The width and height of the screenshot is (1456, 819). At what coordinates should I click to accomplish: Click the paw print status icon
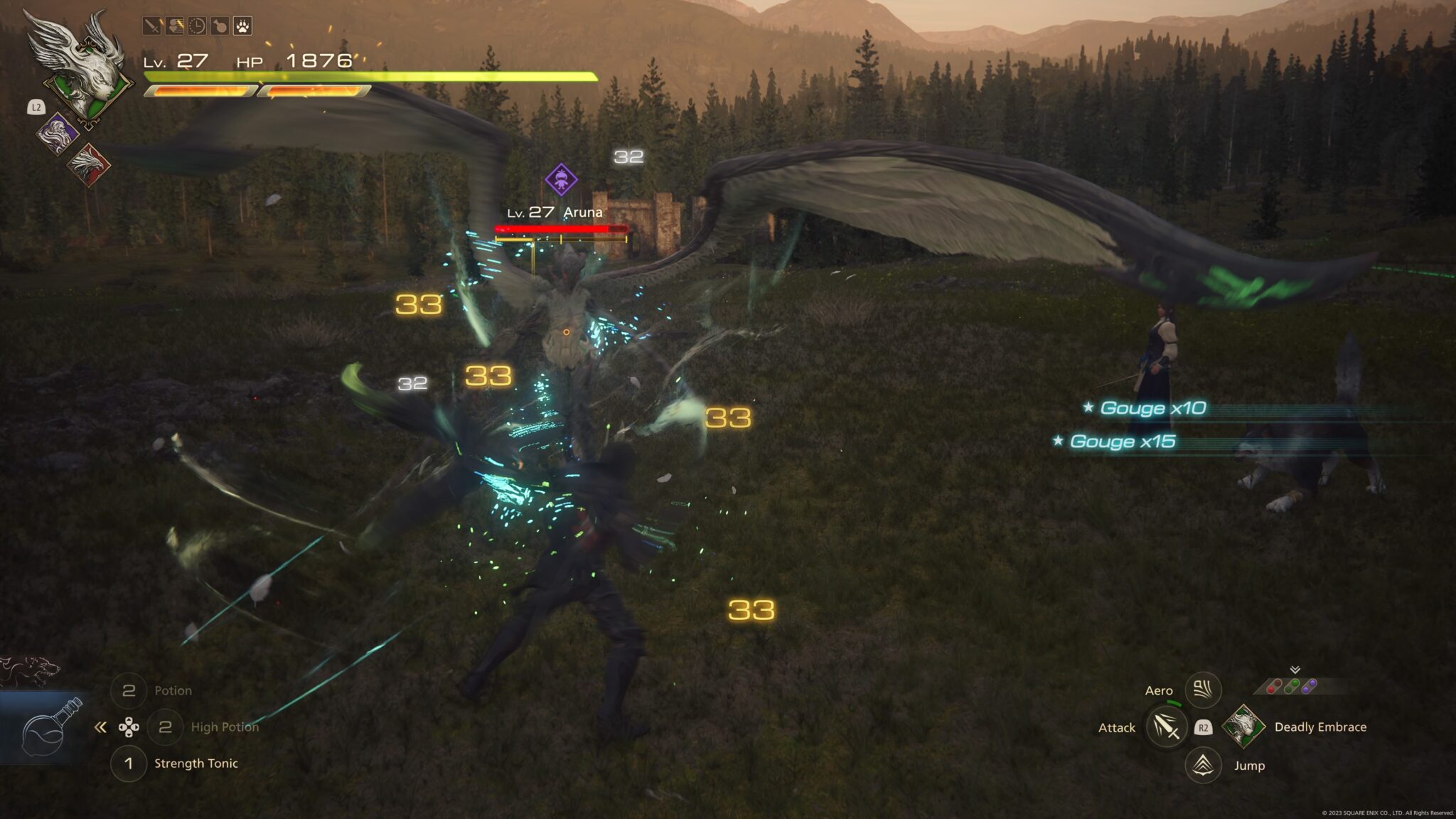(x=242, y=26)
